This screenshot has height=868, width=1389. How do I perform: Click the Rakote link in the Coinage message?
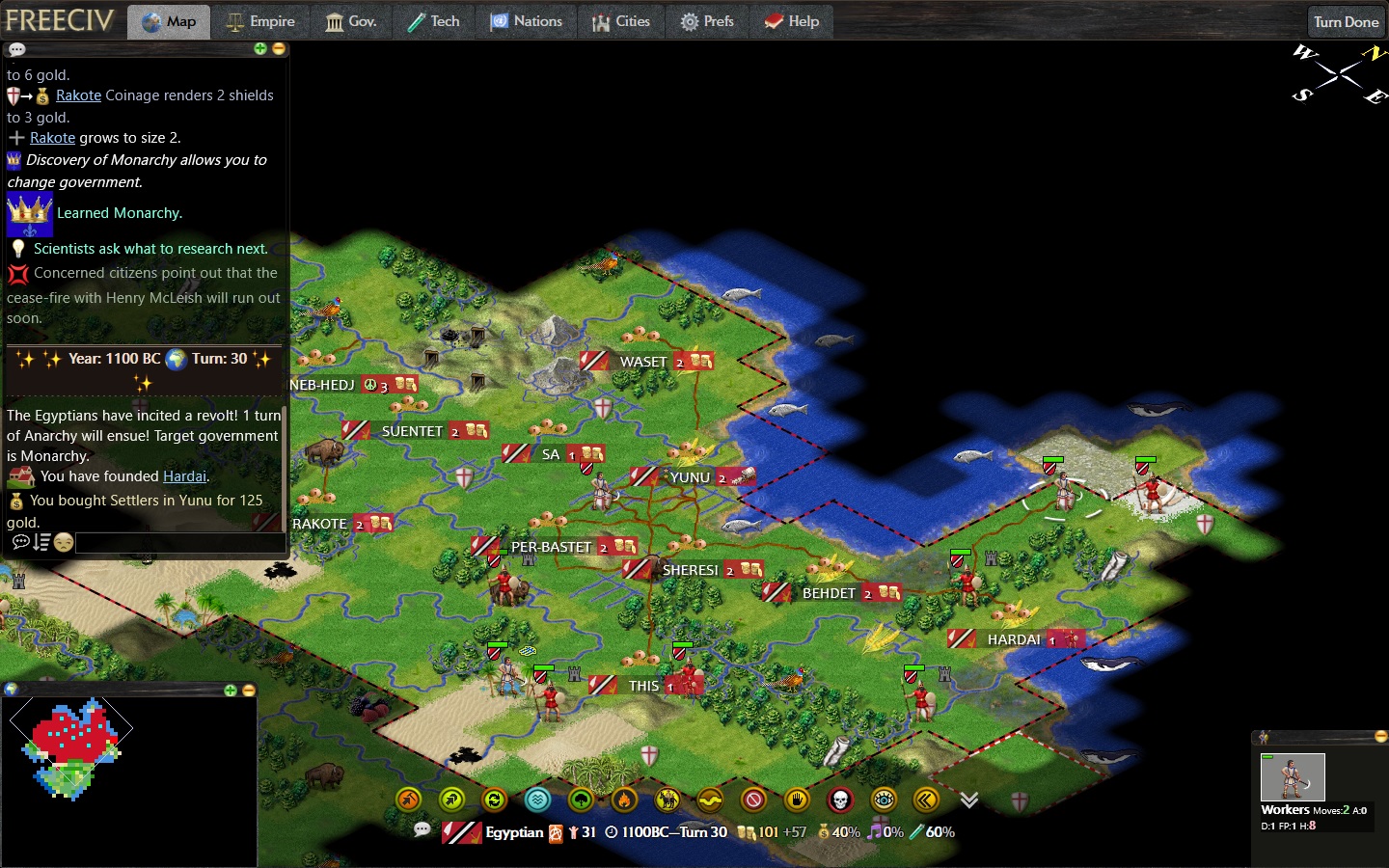coord(78,95)
